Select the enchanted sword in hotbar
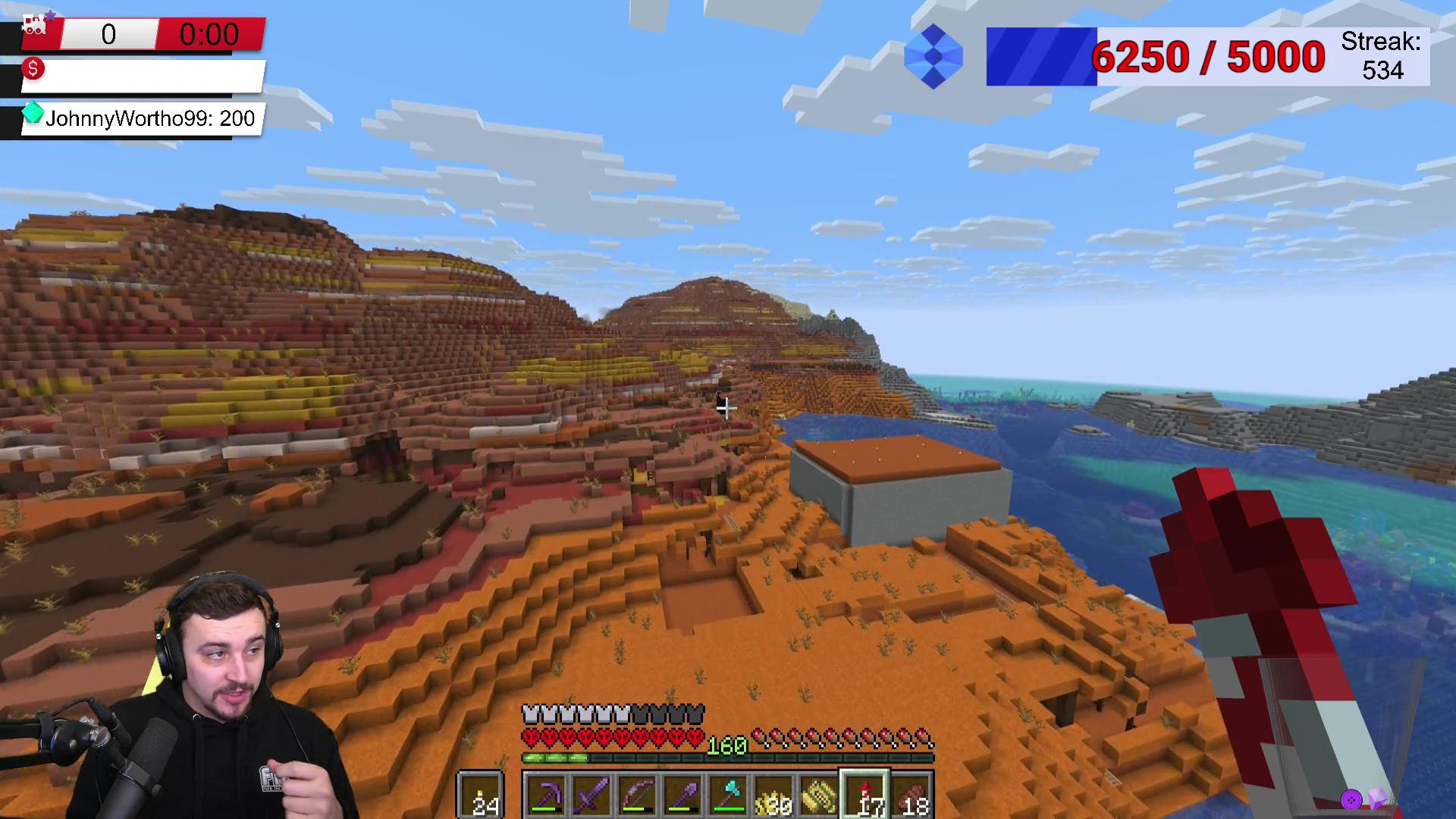Screen dimensions: 1456x819 click(x=591, y=795)
